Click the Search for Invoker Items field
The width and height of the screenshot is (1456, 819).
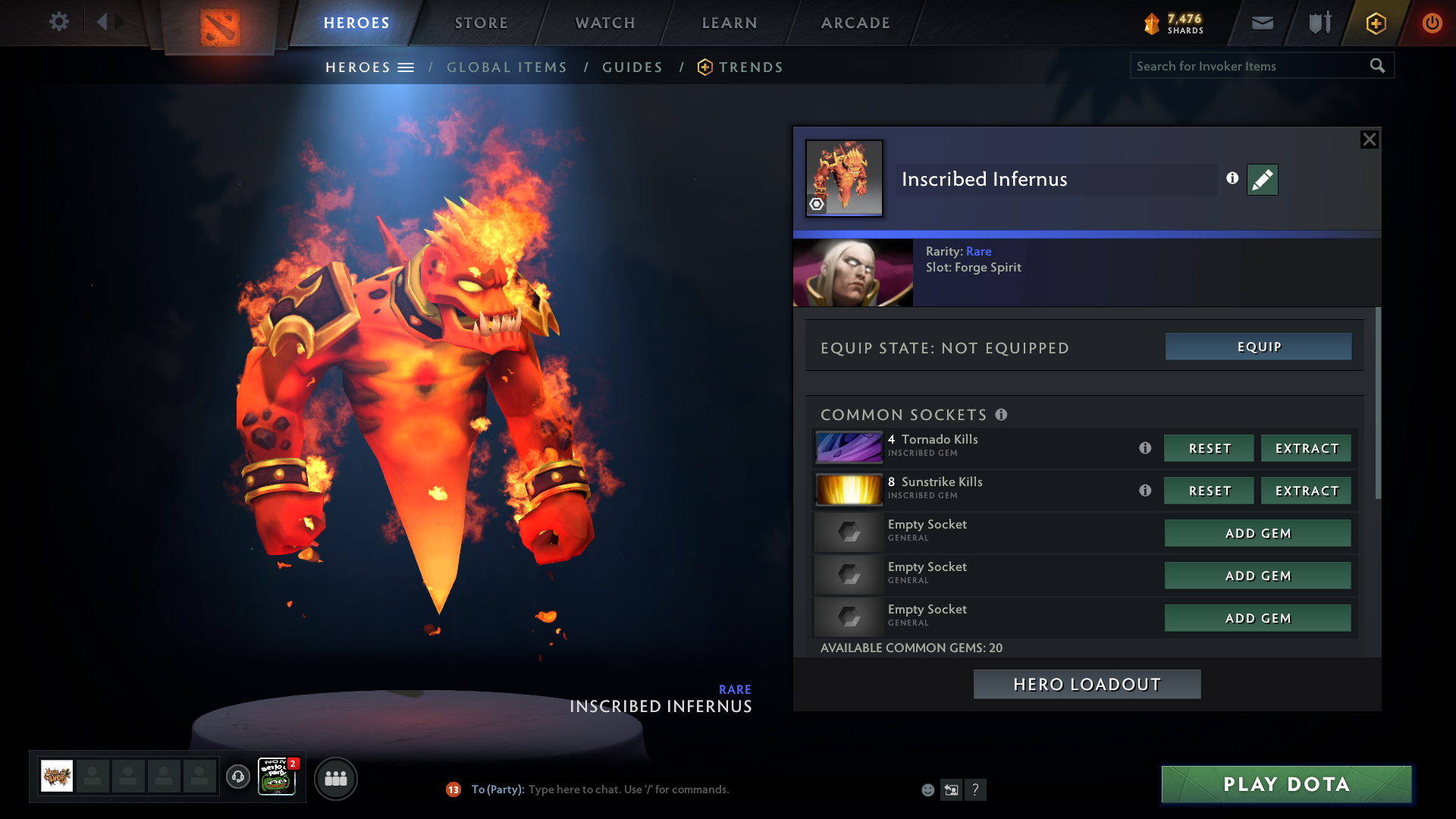point(1250,66)
